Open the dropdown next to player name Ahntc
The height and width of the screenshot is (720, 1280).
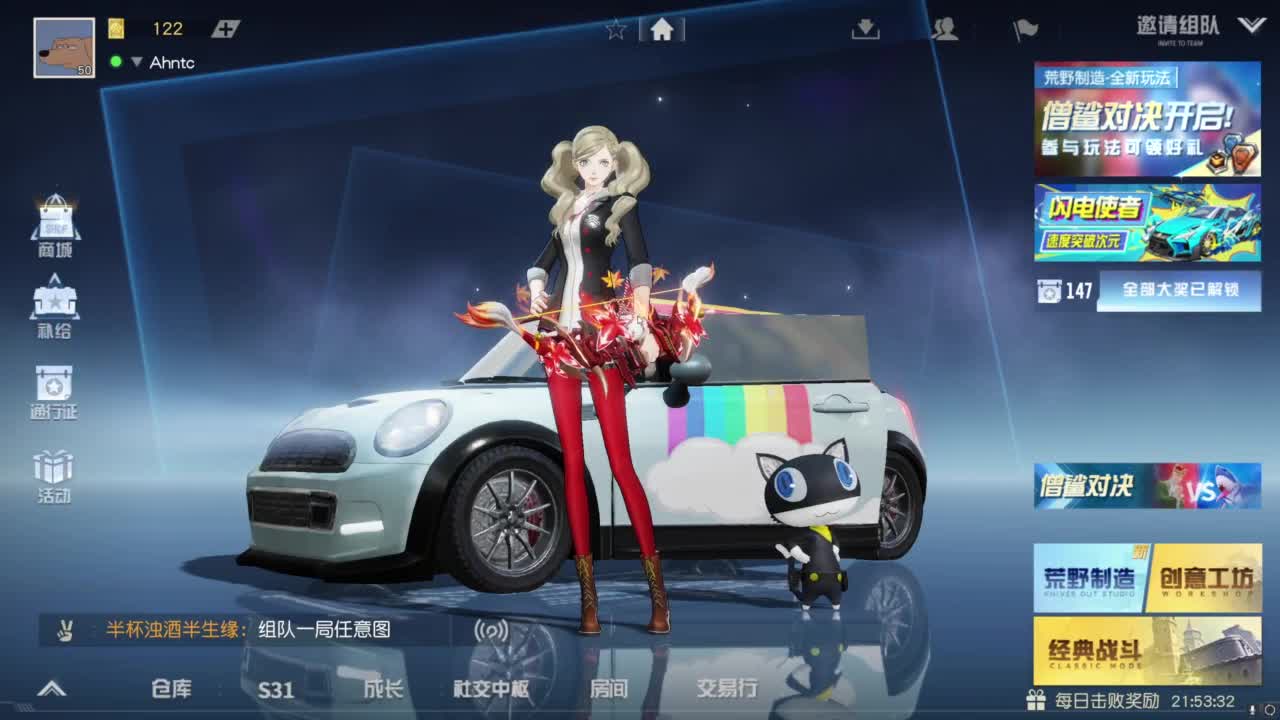(134, 62)
